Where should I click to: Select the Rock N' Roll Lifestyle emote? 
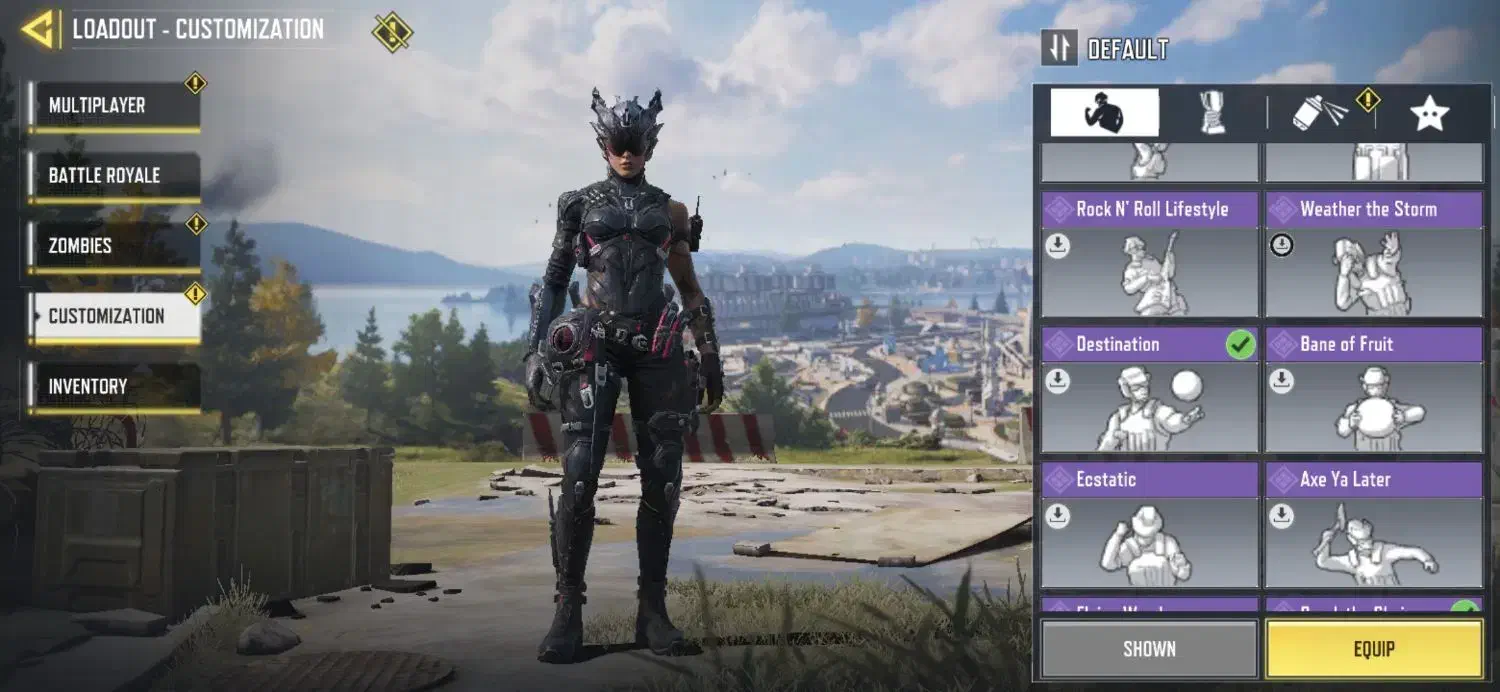pos(1149,256)
